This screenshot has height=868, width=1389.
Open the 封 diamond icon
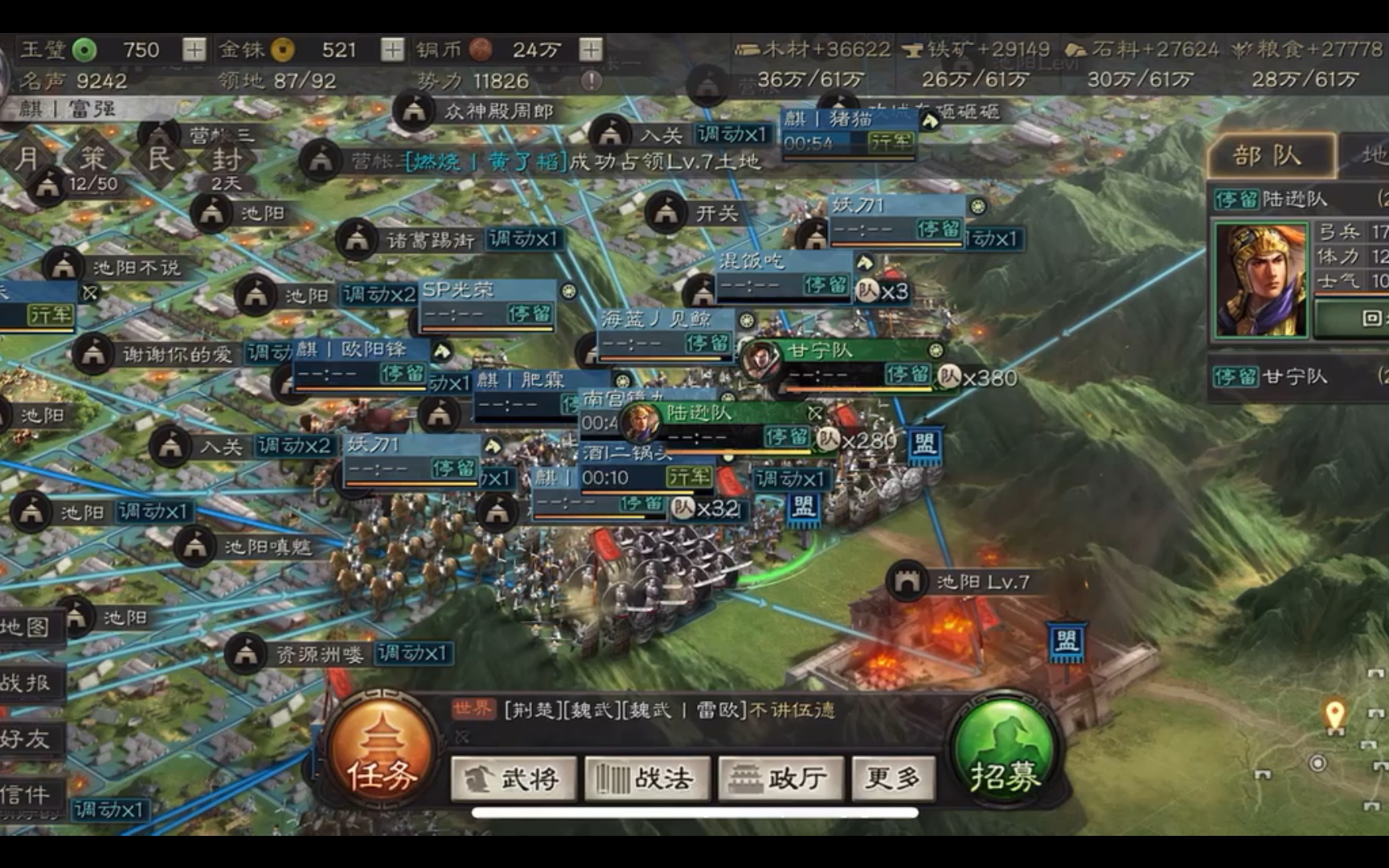pos(227,159)
